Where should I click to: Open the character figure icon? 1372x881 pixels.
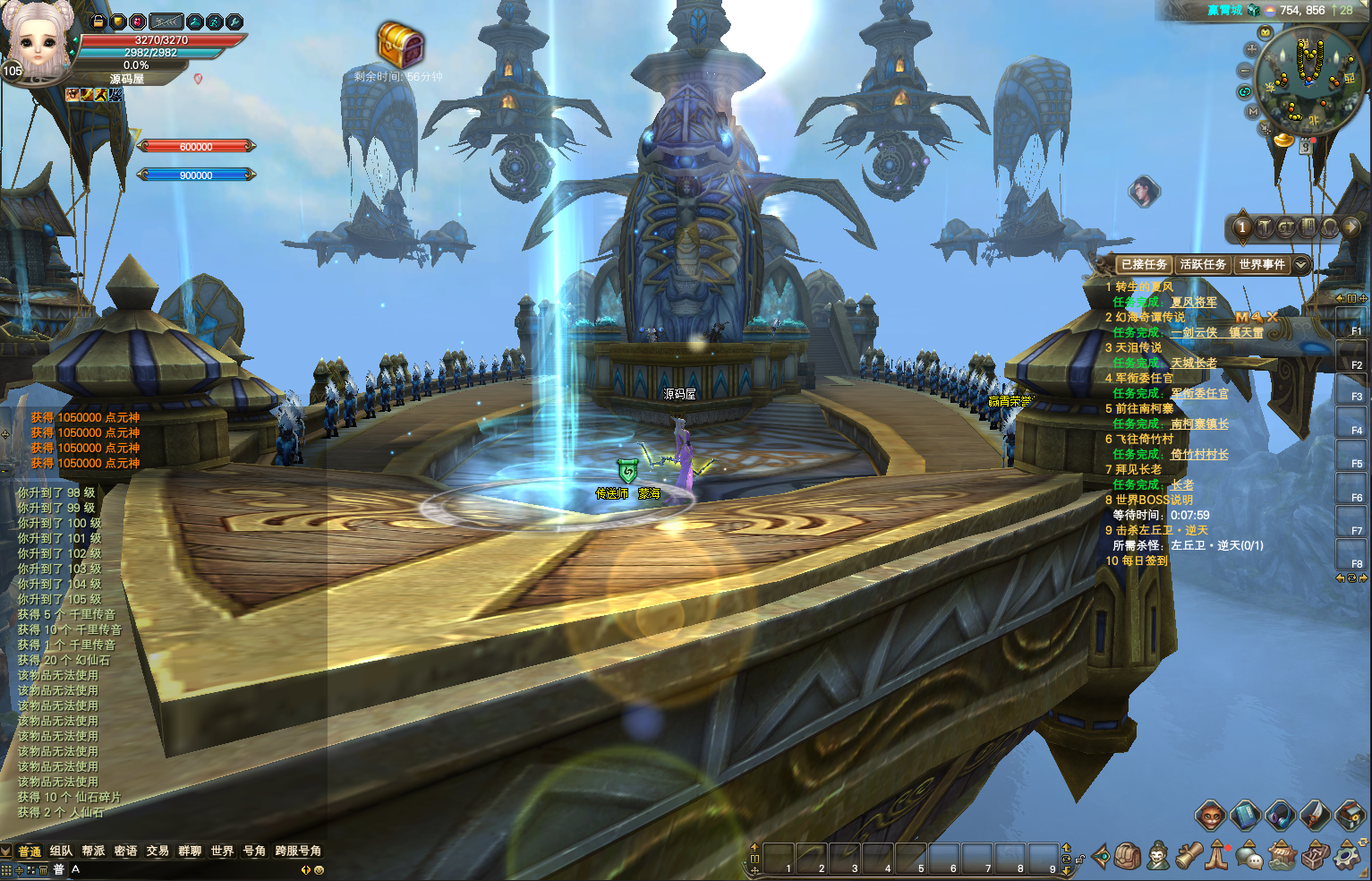(1157, 856)
